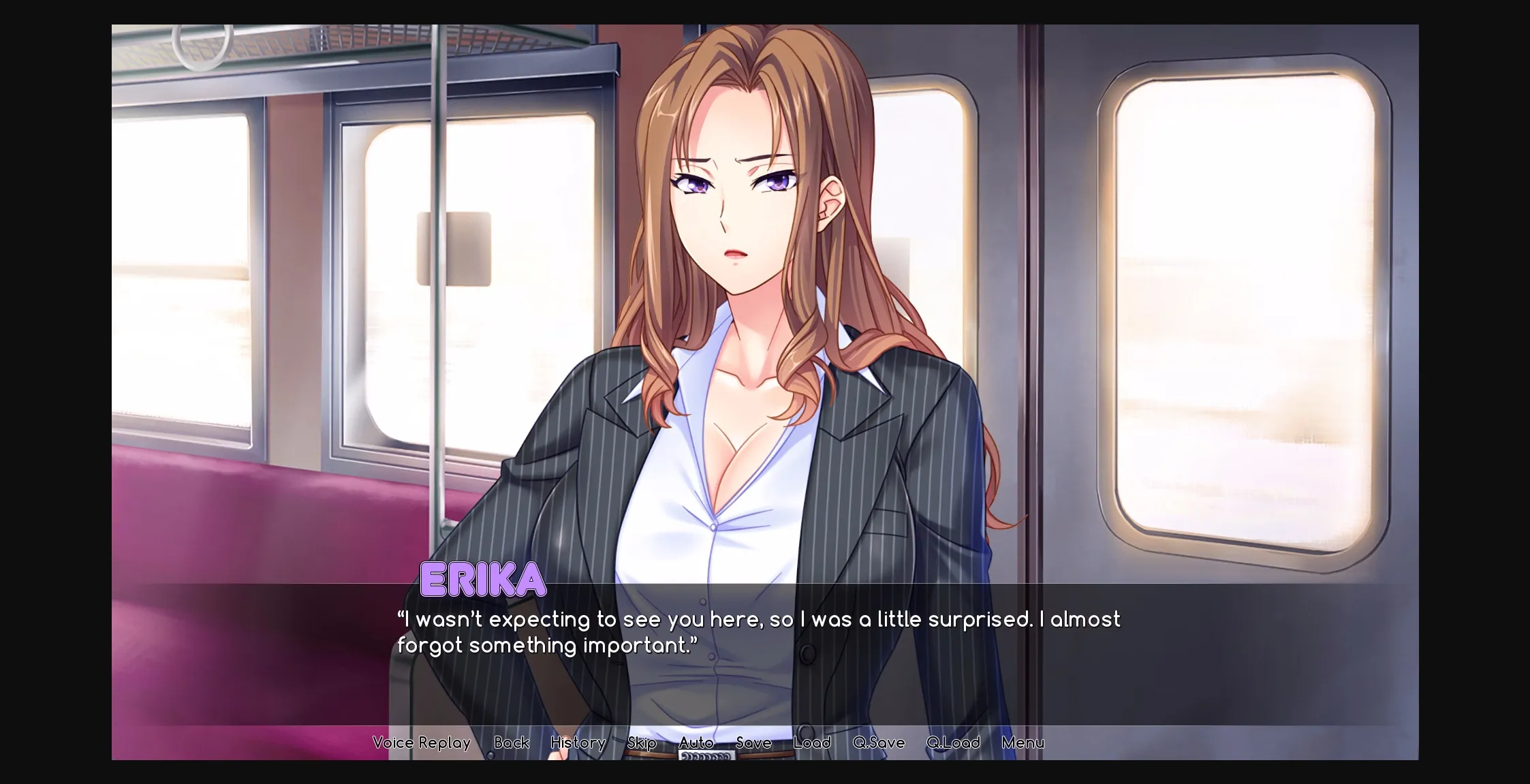
Task: Perform a Q.Save quick save
Action: point(877,742)
